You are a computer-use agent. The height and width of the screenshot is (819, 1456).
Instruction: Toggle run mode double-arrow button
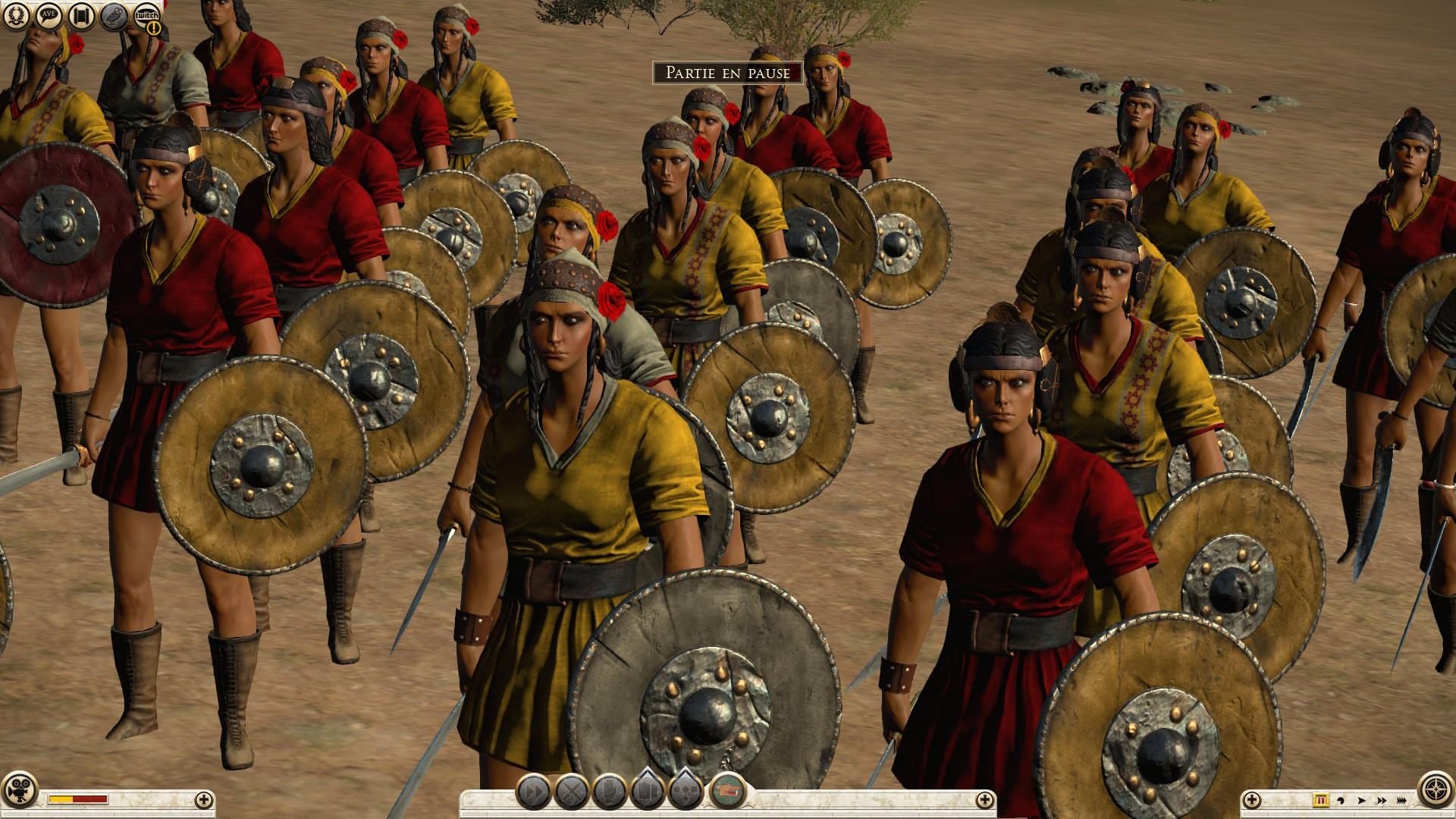tap(534, 793)
